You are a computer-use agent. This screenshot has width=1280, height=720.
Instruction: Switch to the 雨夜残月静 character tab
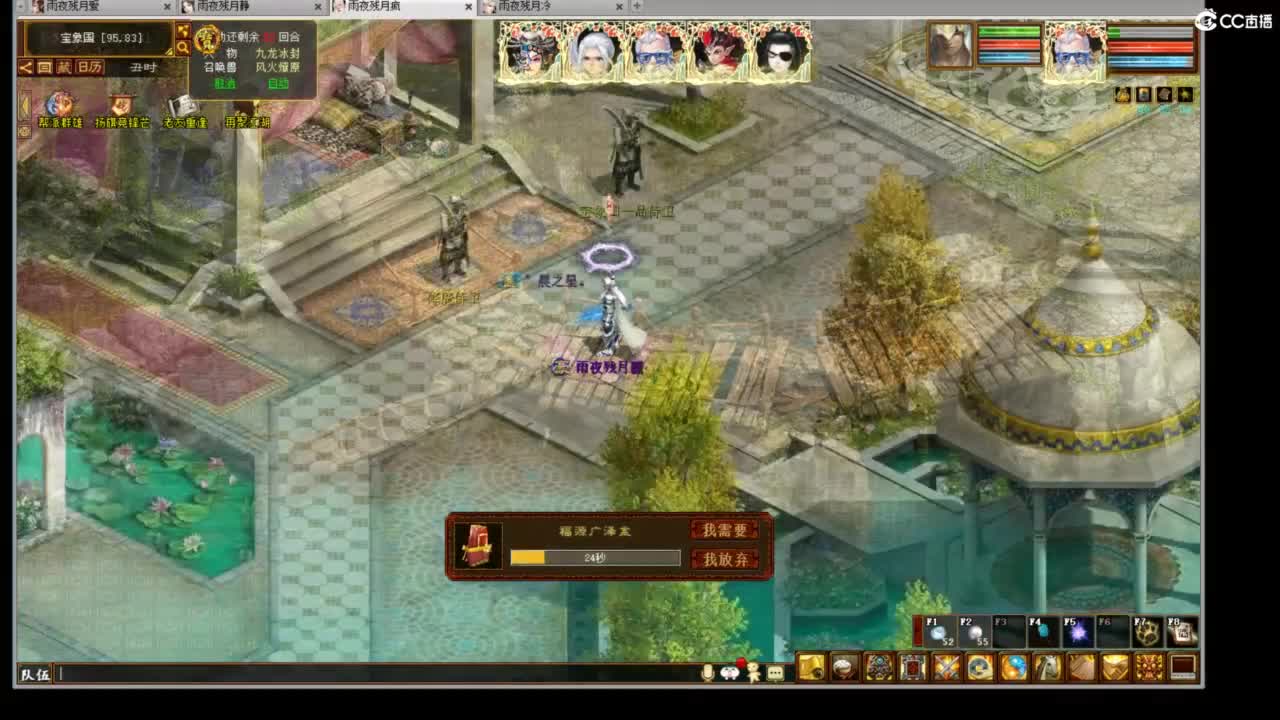coord(225,7)
